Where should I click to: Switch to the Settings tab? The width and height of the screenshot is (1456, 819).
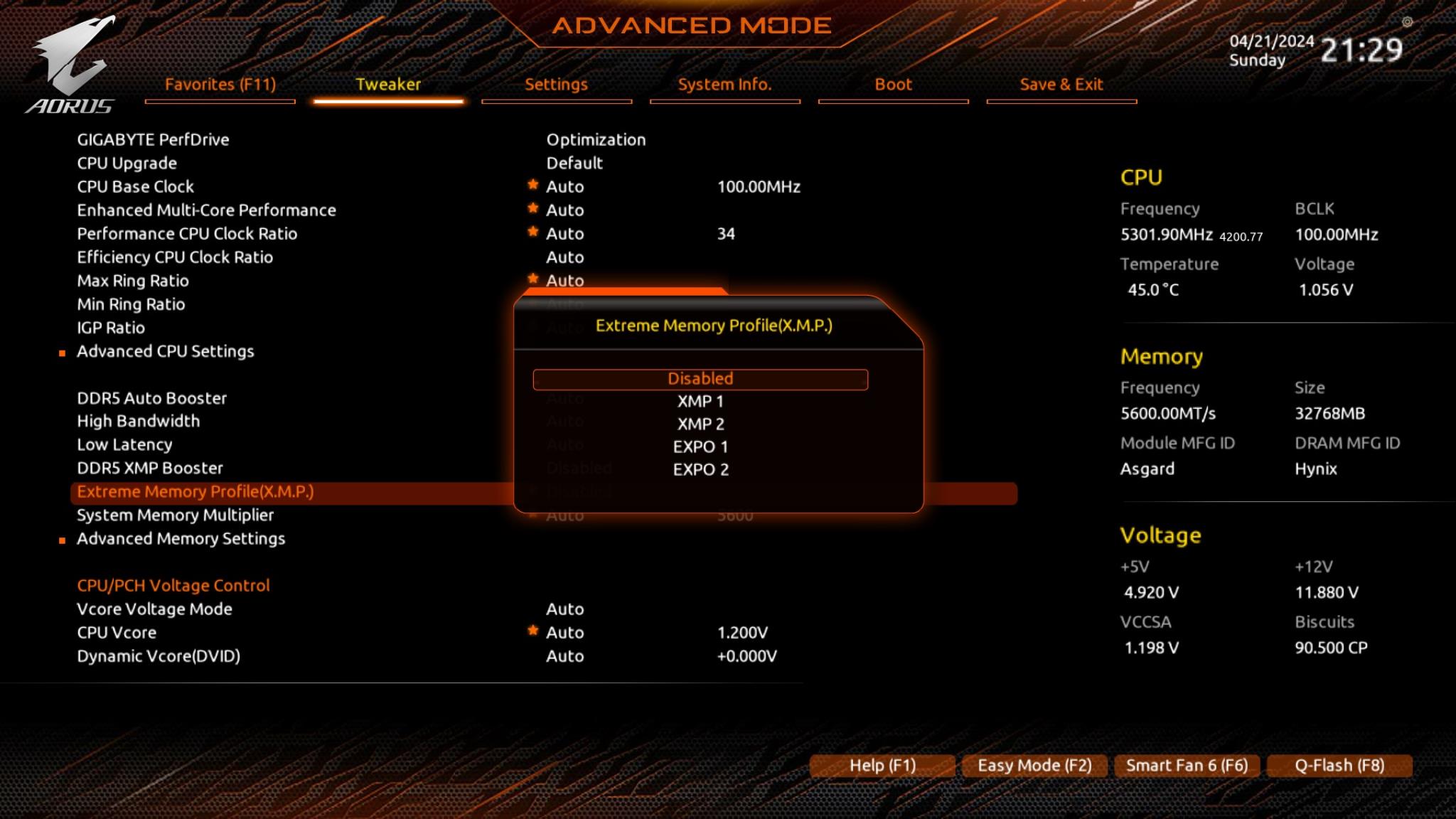(x=556, y=85)
